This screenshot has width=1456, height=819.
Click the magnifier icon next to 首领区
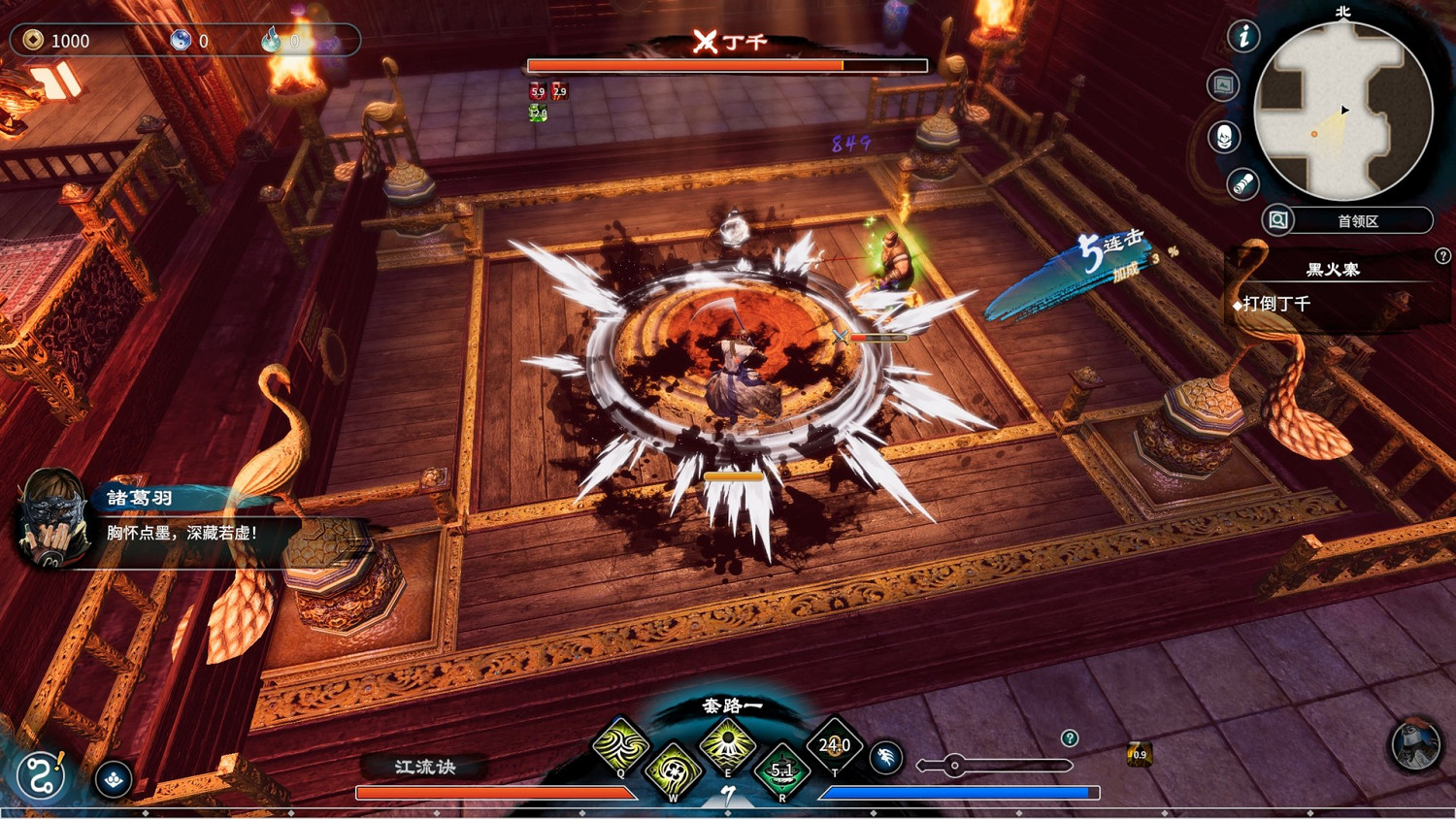point(1278,221)
